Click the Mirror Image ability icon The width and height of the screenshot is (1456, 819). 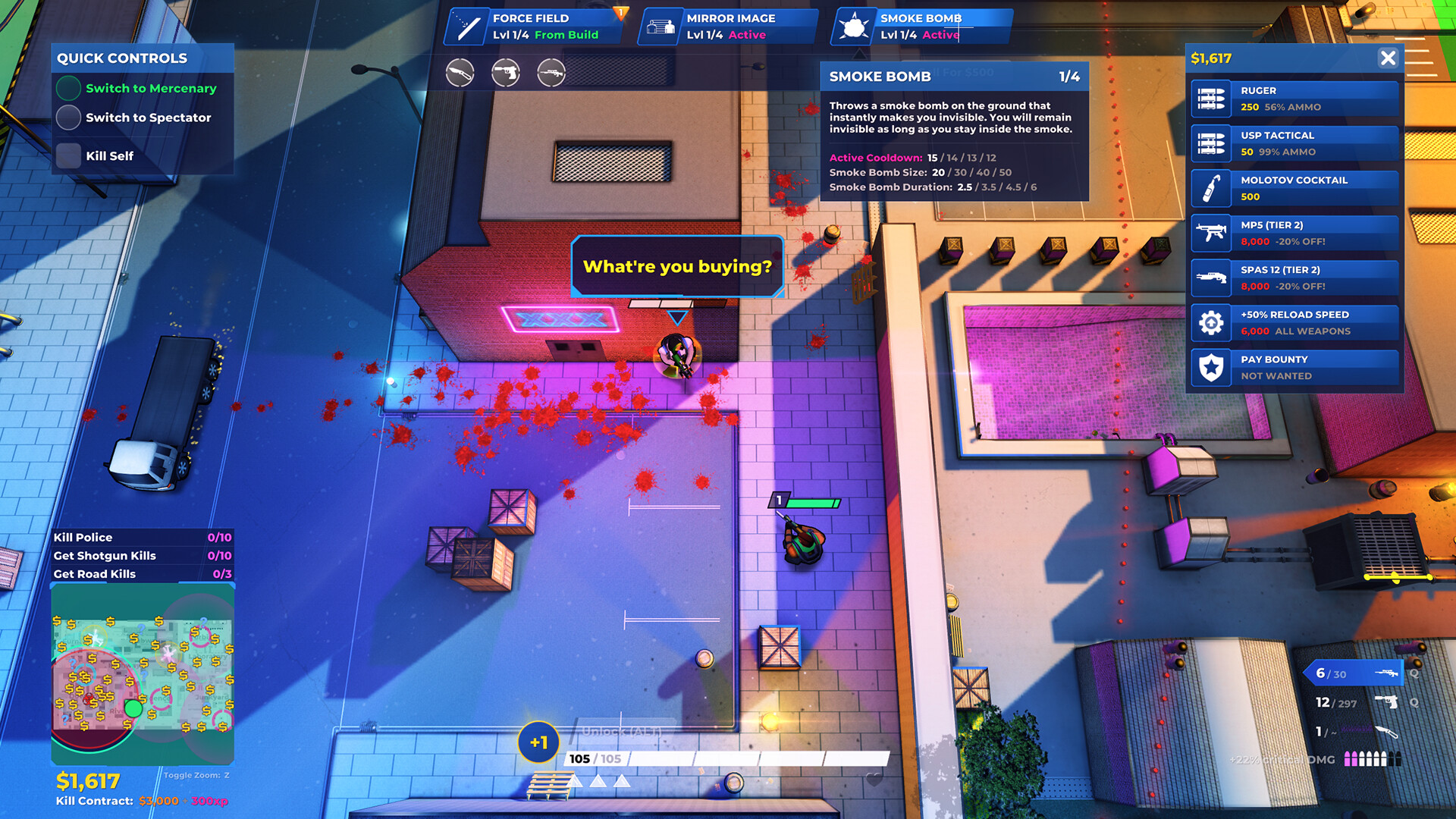tap(661, 25)
